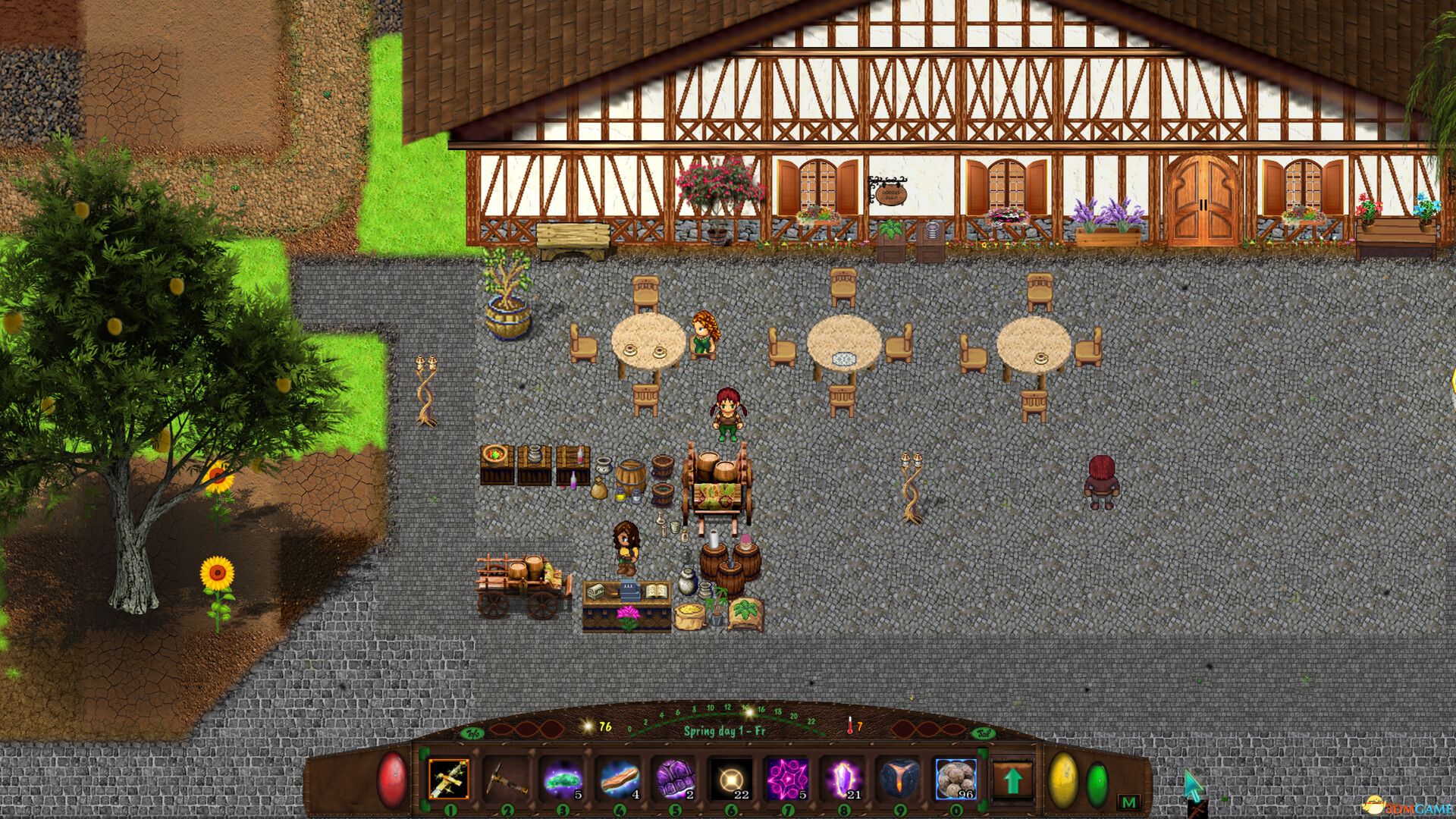Select the glowing light orb slot

(x=730, y=780)
